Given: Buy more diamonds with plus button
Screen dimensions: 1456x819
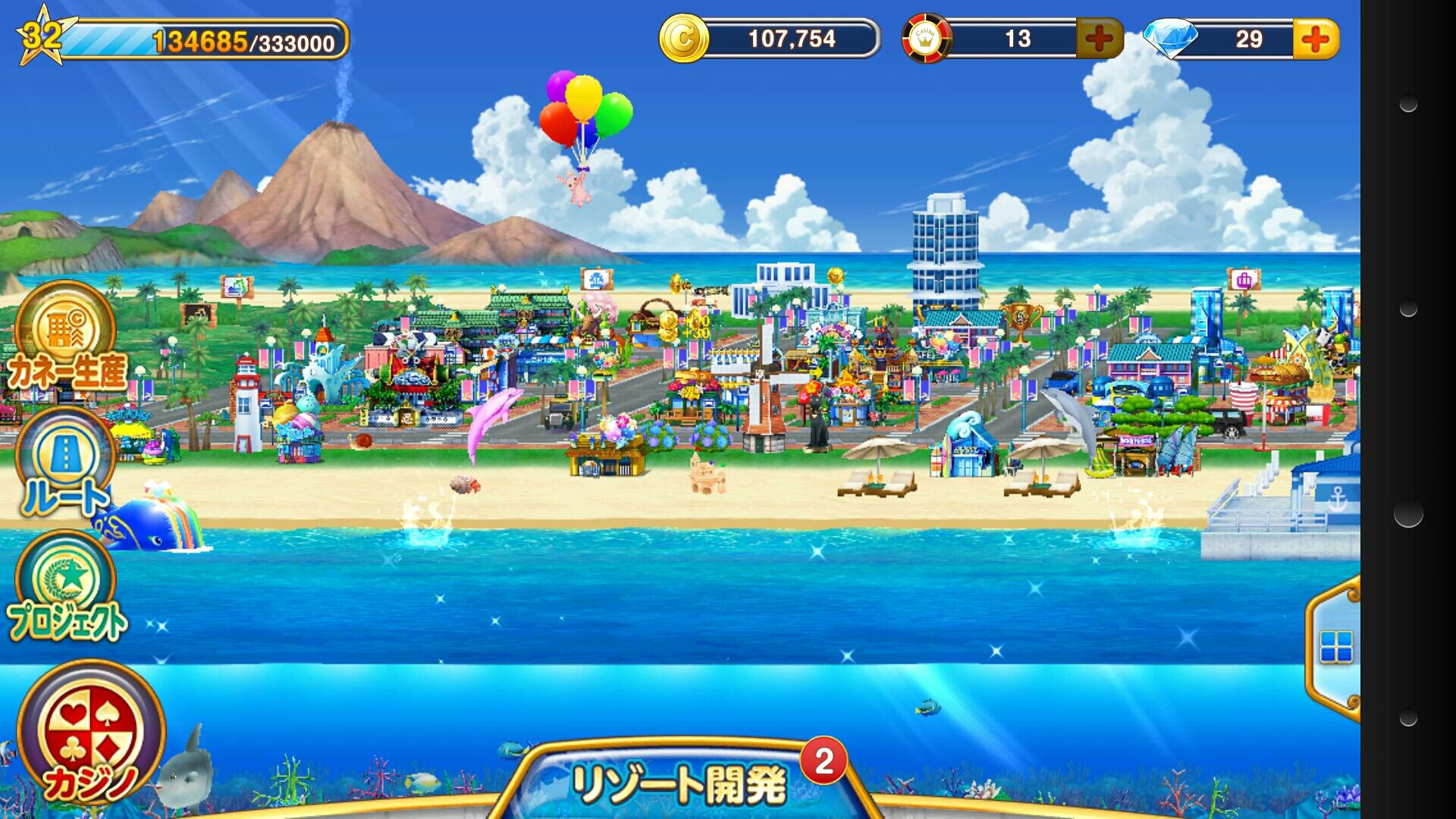Looking at the screenshot, I should coord(1316,39).
